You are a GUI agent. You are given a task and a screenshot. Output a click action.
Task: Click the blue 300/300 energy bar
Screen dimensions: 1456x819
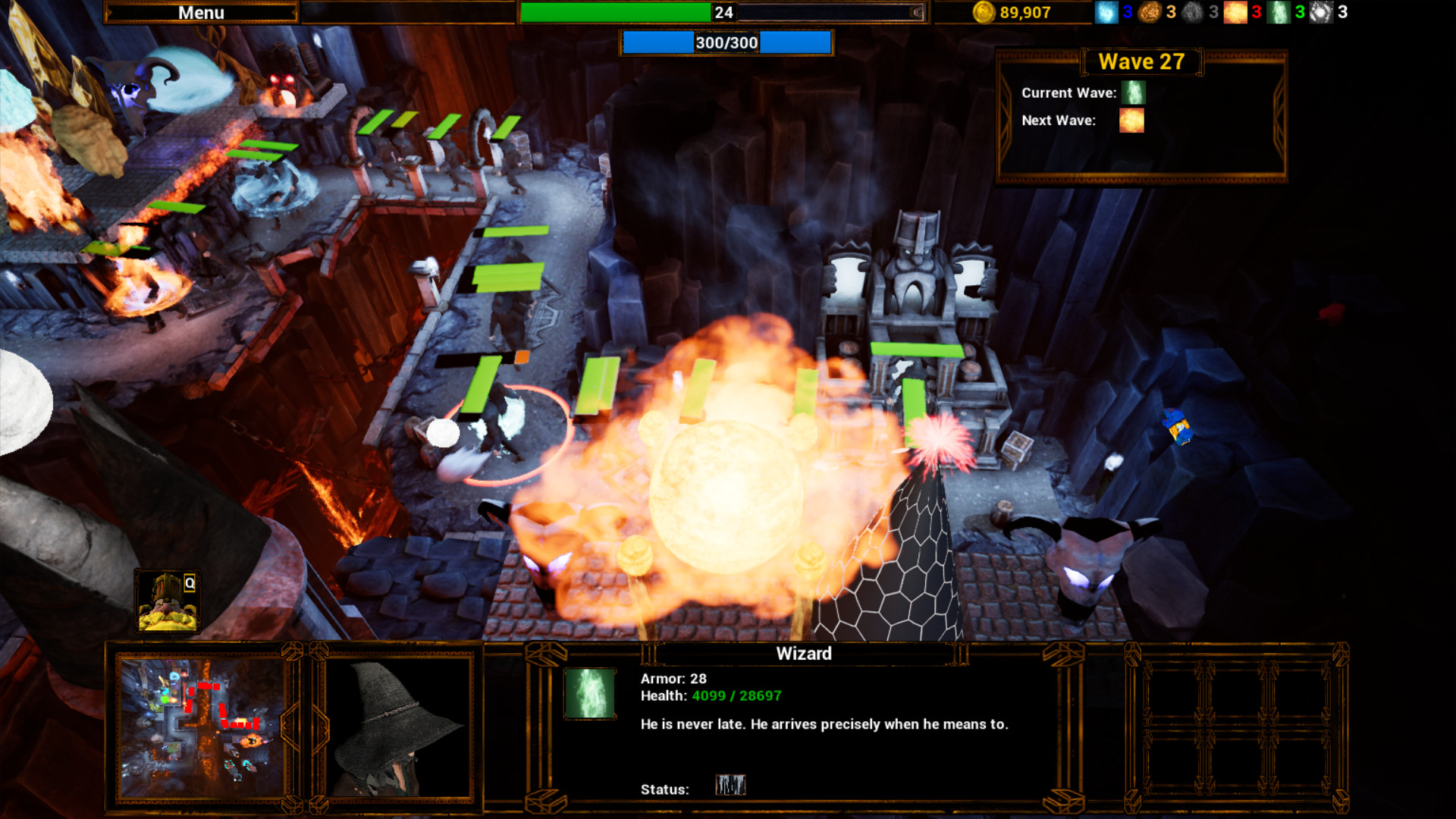click(726, 42)
